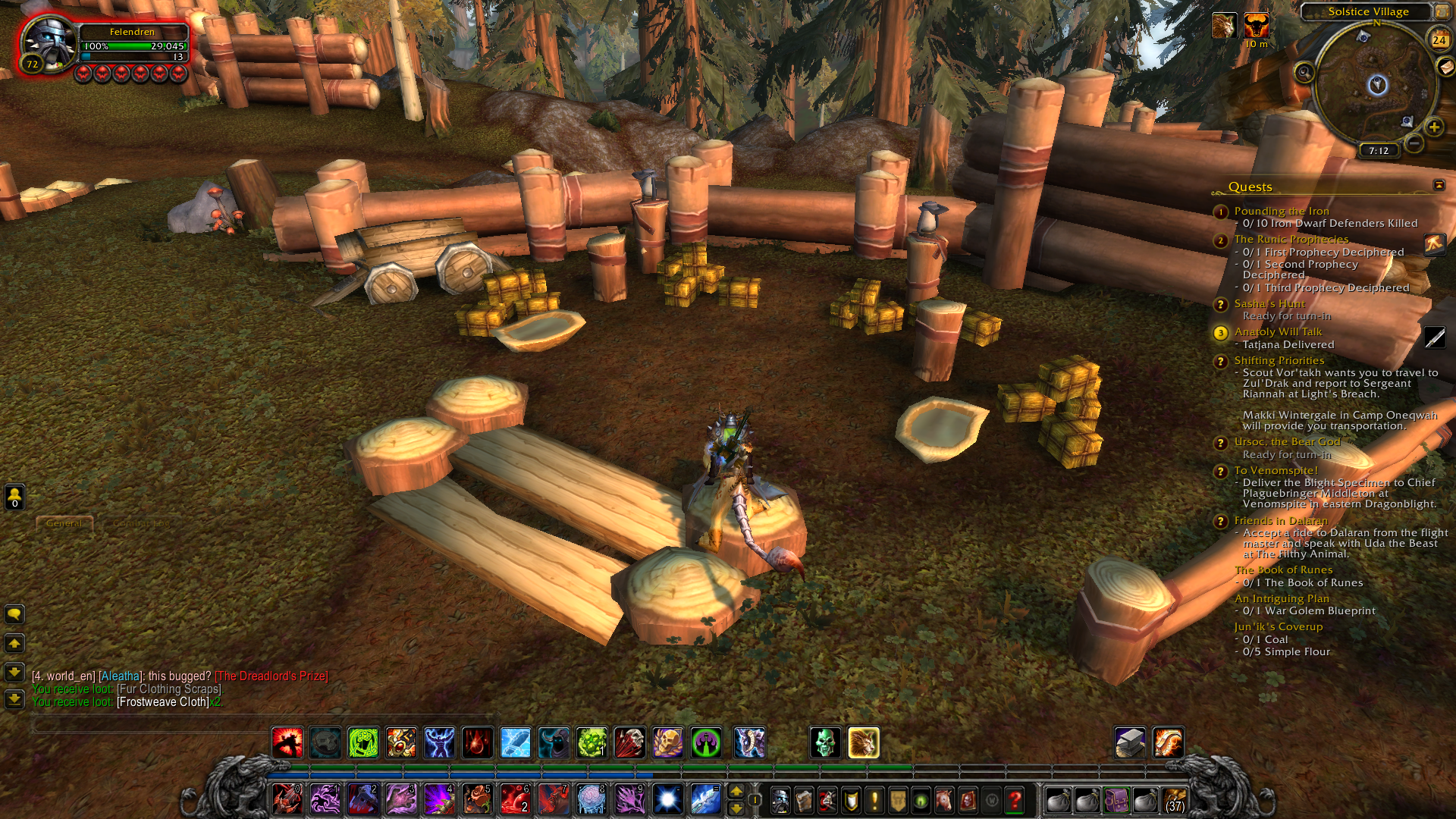Open the chat speech-bubble menu
The width and height of the screenshot is (1456, 819).
(x=14, y=614)
